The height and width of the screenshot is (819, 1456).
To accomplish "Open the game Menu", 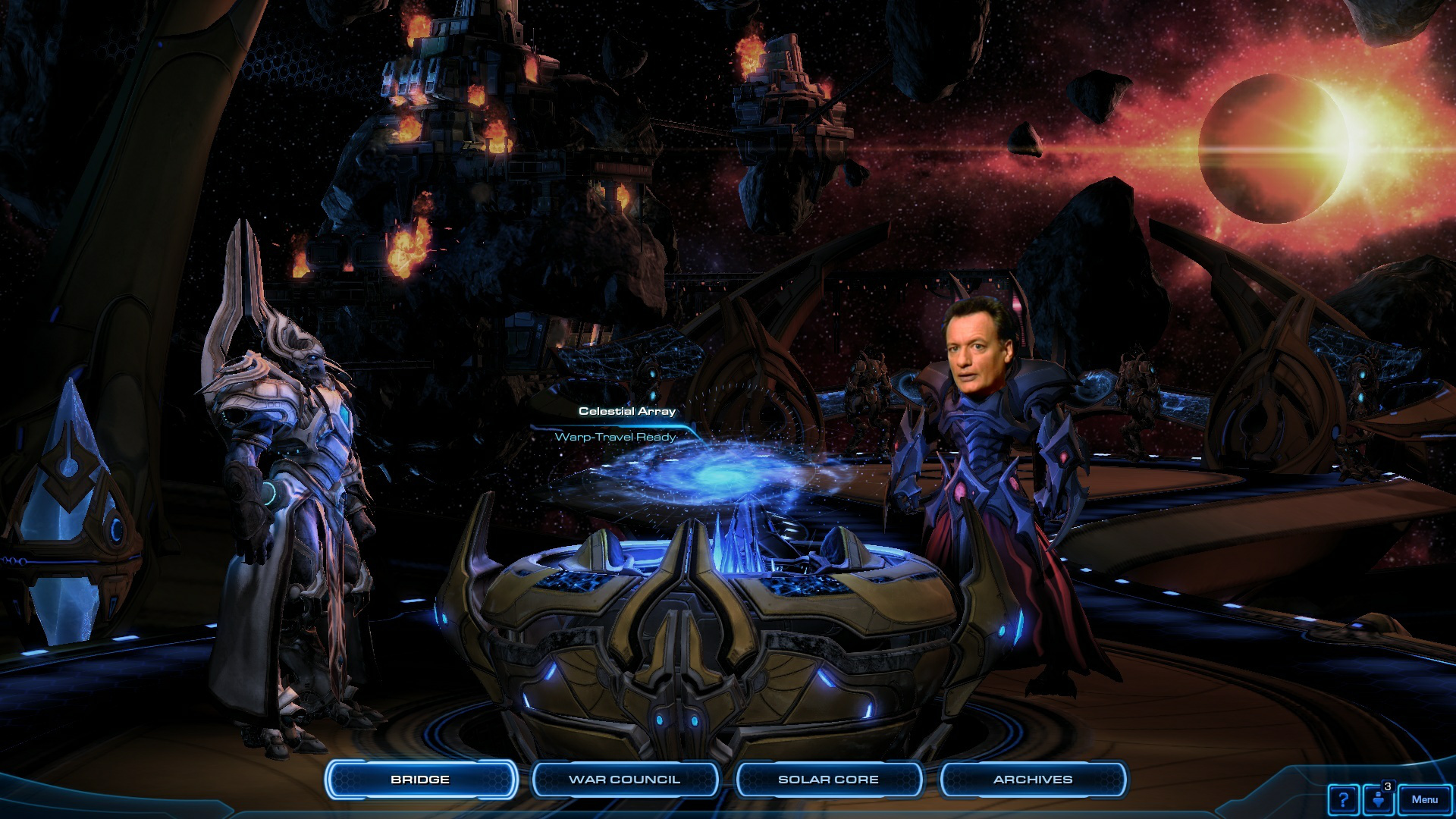I will [1424, 799].
